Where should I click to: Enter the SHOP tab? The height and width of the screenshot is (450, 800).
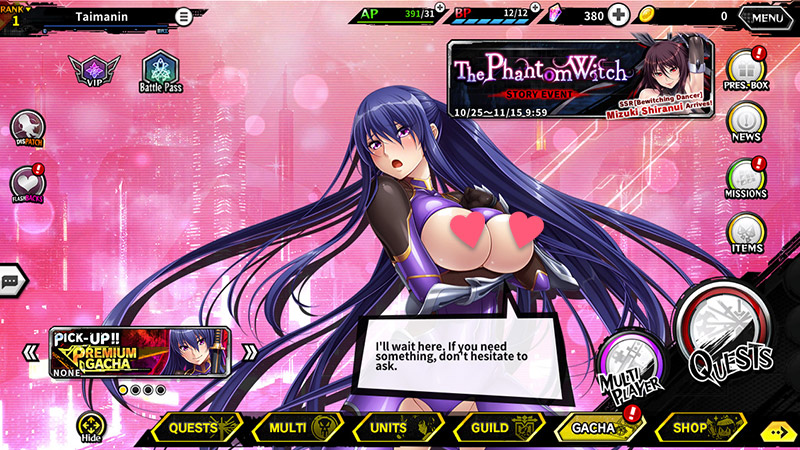tap(699, 428)
